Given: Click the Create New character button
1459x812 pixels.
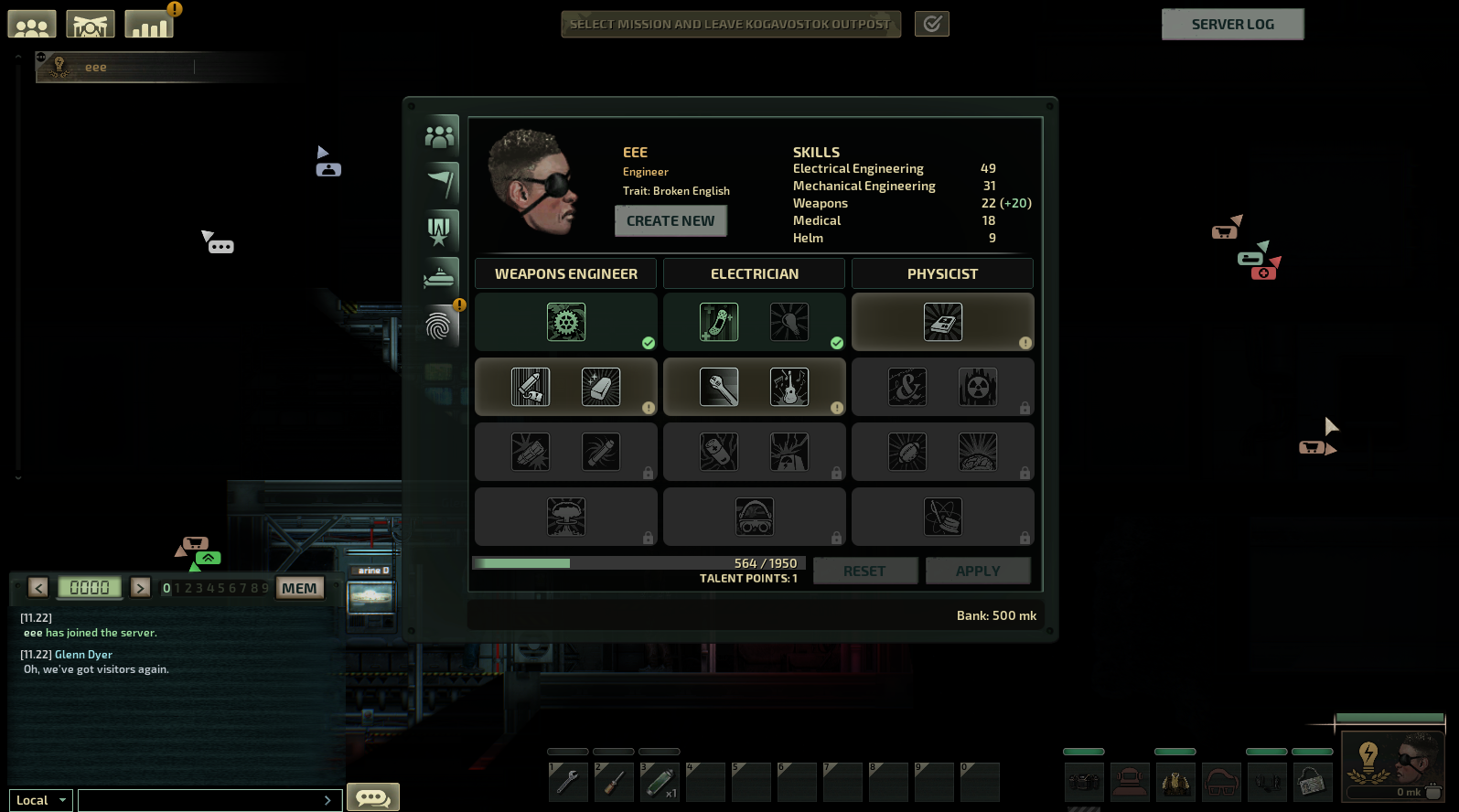Looking at the screenshot, I should pos(670,221).
